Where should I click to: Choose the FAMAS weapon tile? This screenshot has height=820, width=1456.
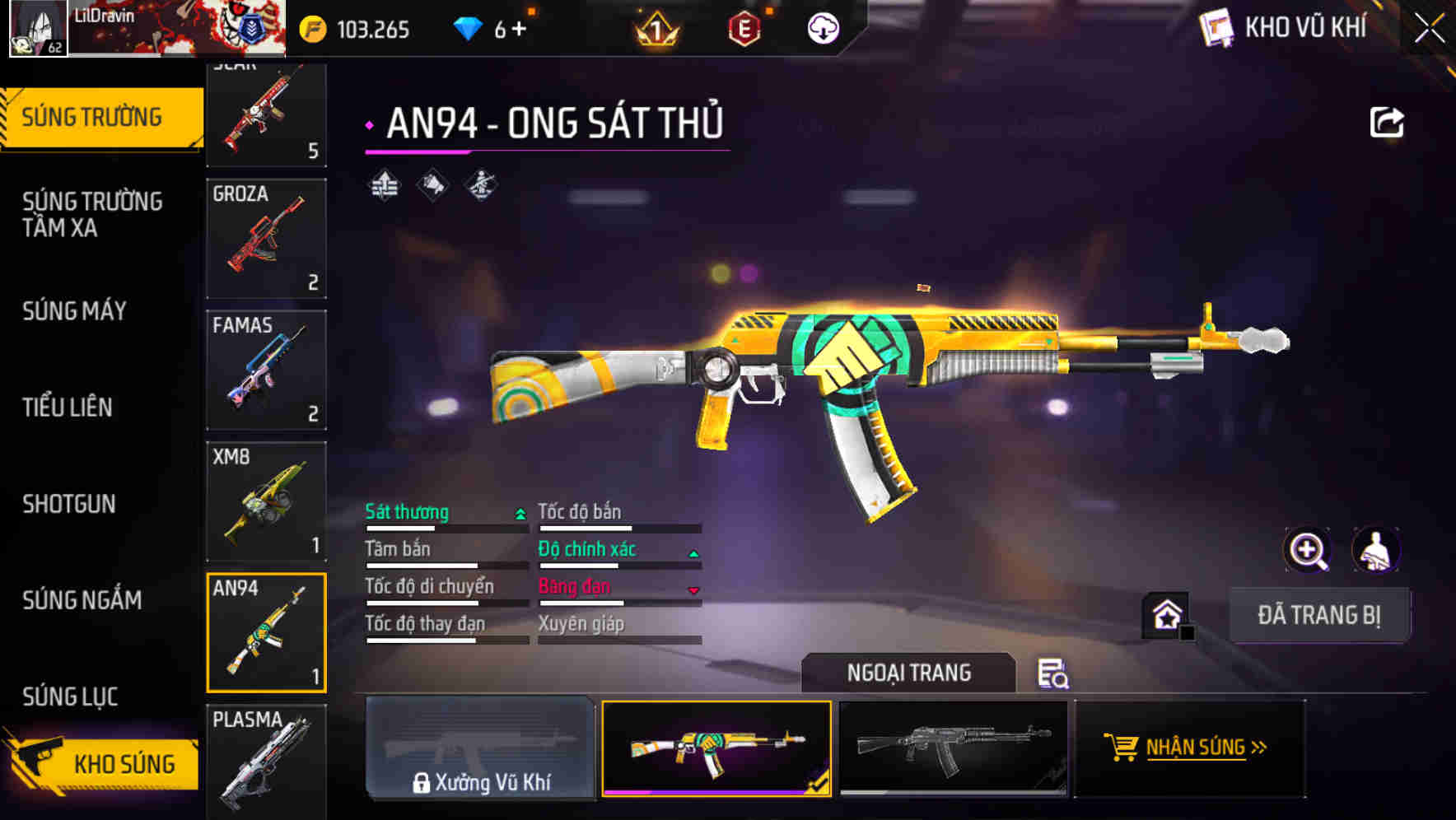pos(266,370)
